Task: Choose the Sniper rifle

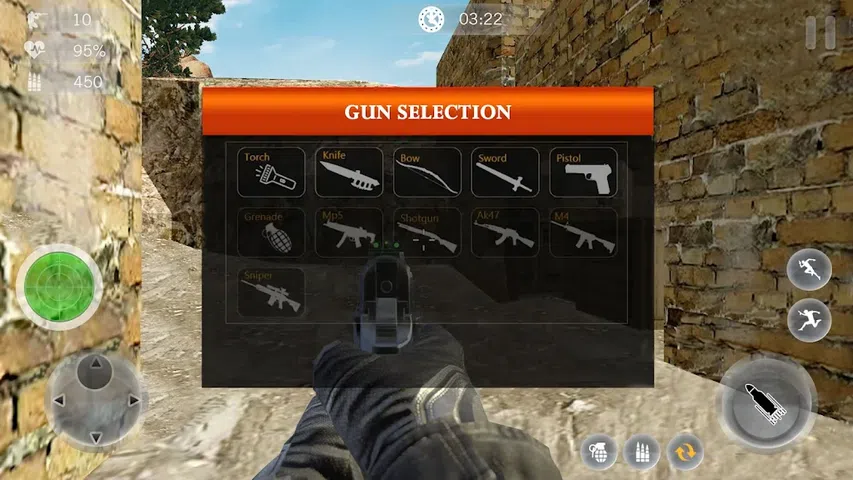Action: click(272, 292)
